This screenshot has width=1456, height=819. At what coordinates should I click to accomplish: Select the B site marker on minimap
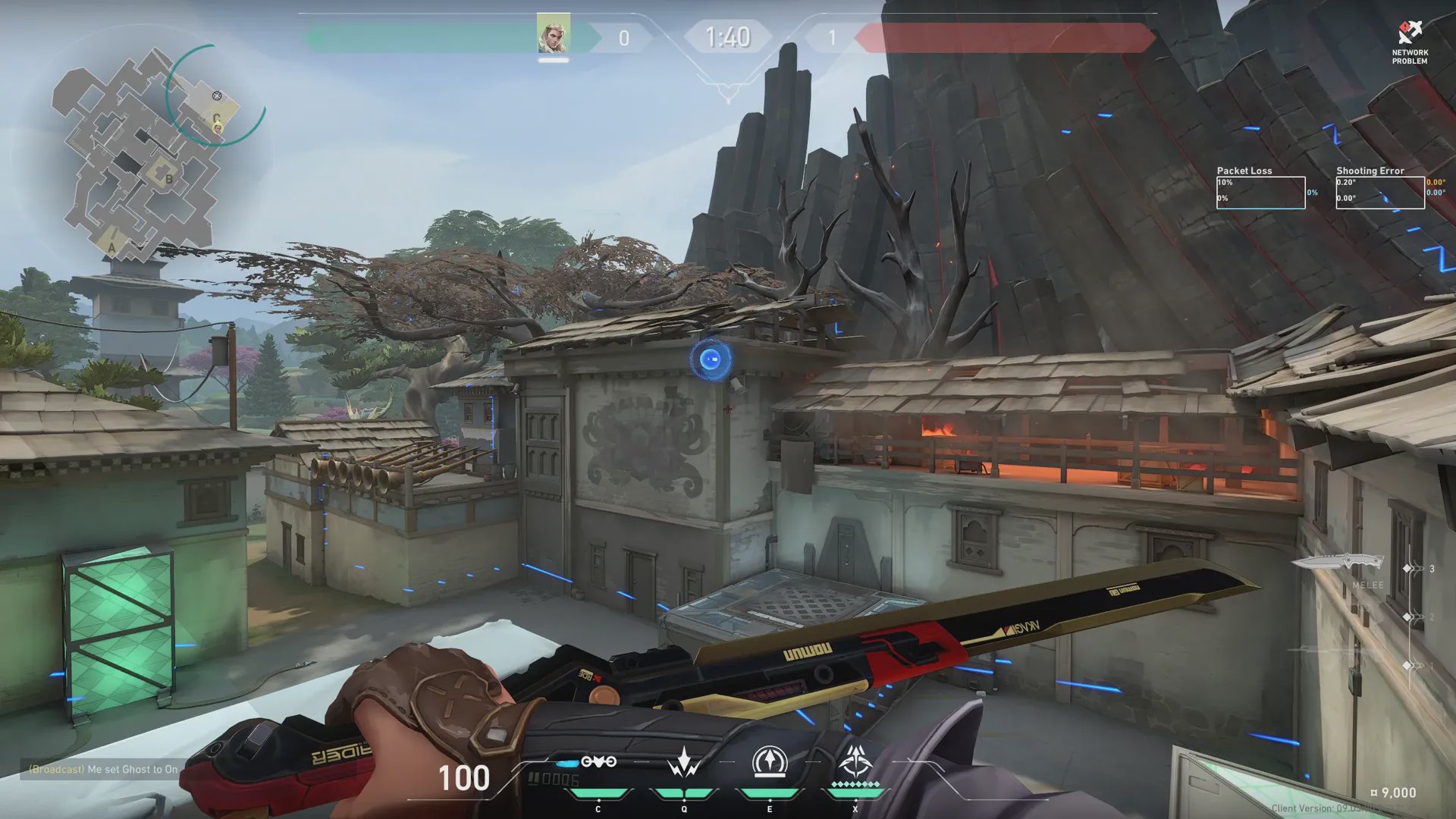(x=168, y=179)
